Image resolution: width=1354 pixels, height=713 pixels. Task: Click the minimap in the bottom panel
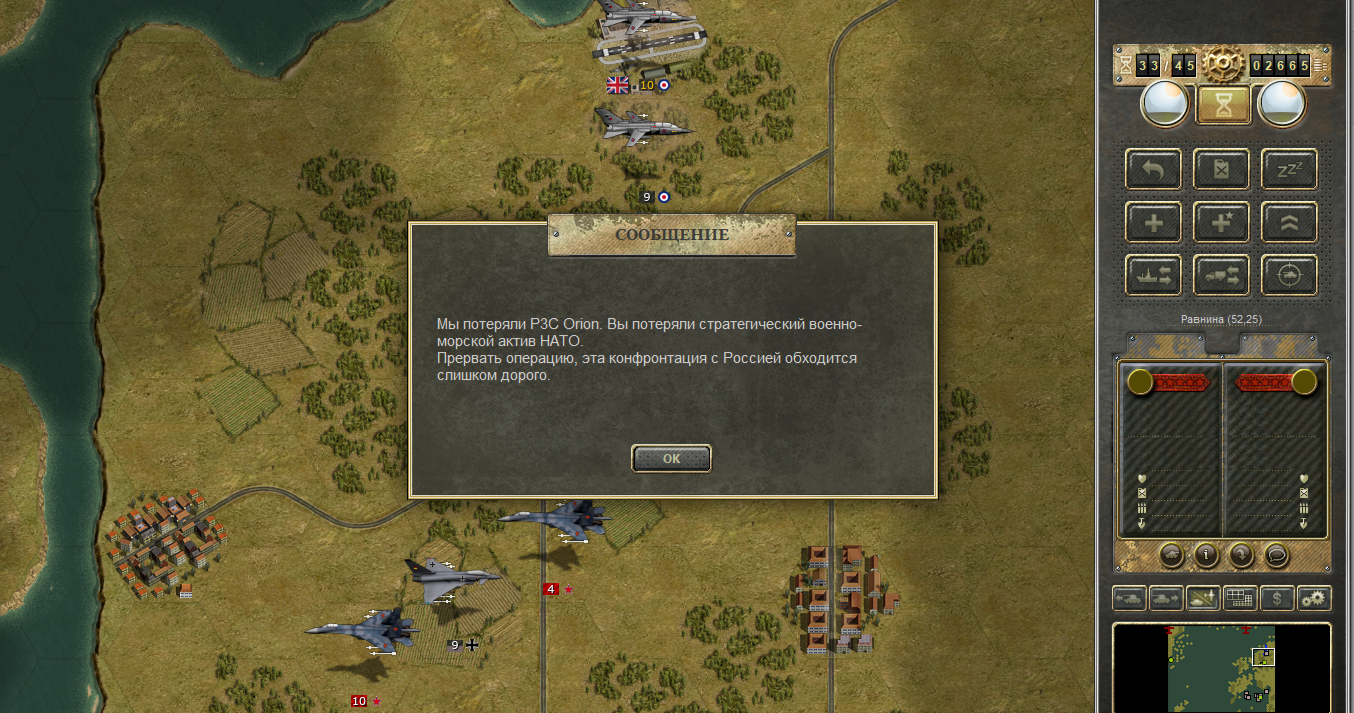tap(1221, 666)
